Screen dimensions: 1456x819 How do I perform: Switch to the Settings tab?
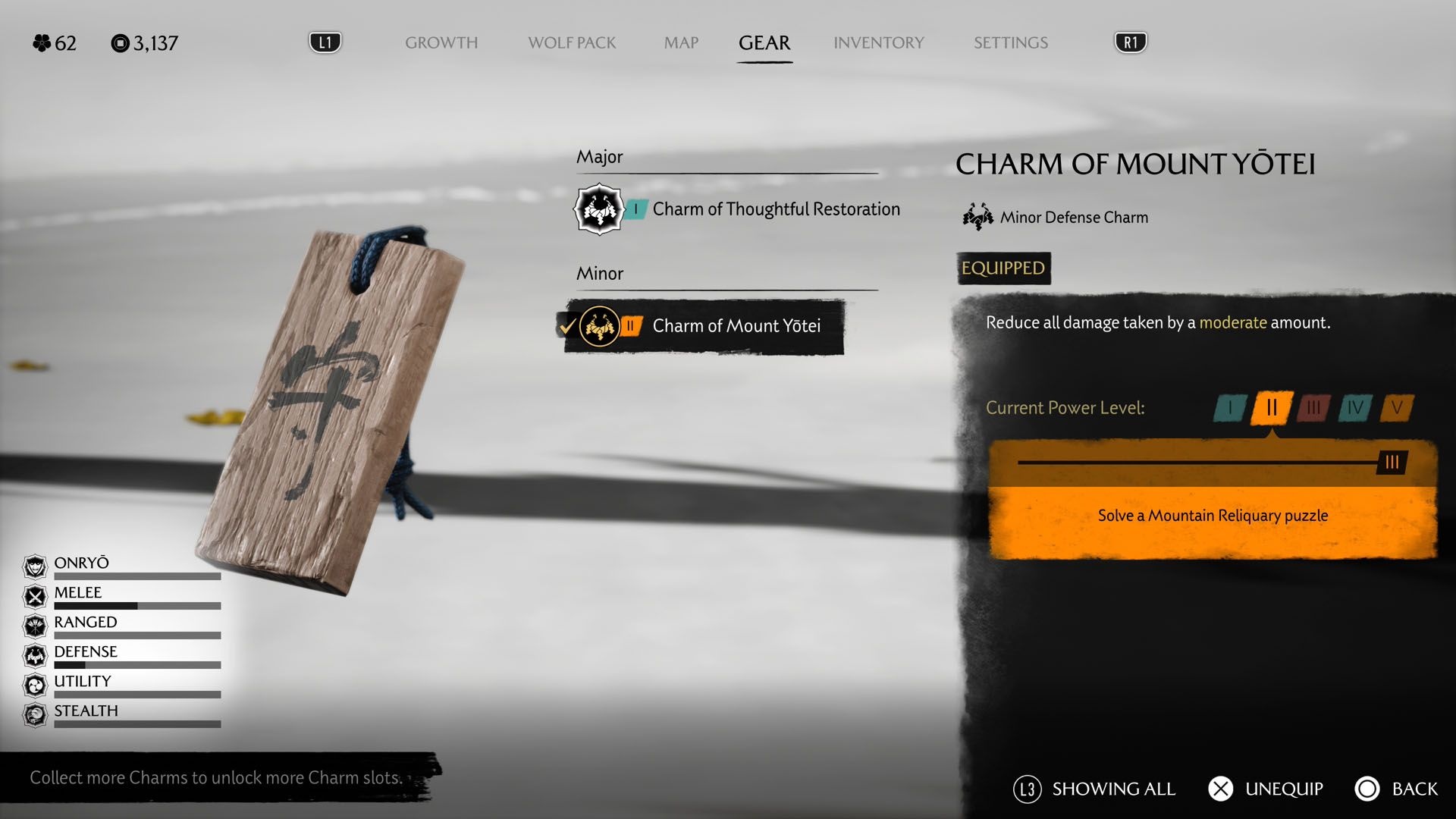tap(1011, 42)
